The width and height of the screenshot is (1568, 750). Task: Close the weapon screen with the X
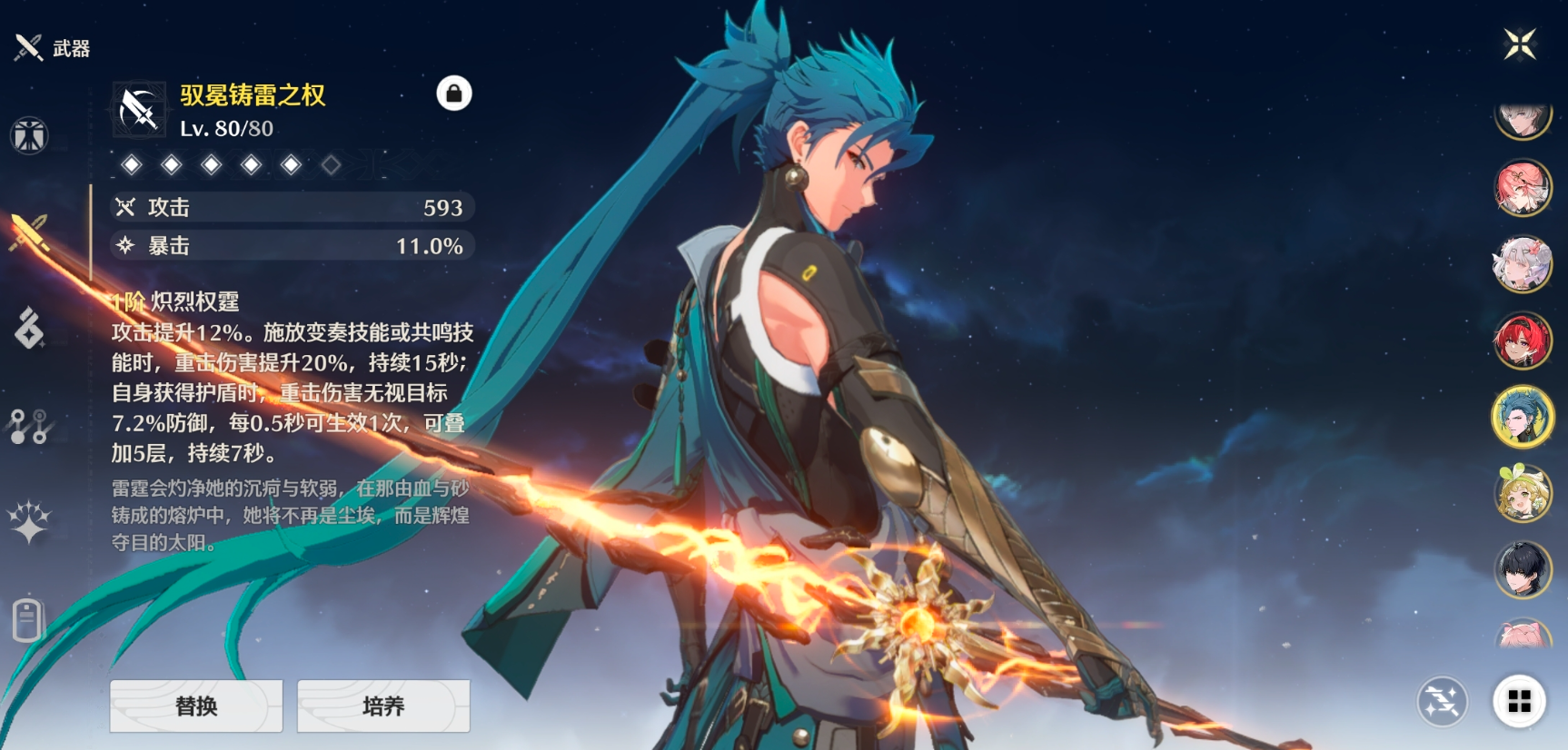(1519, 44)
